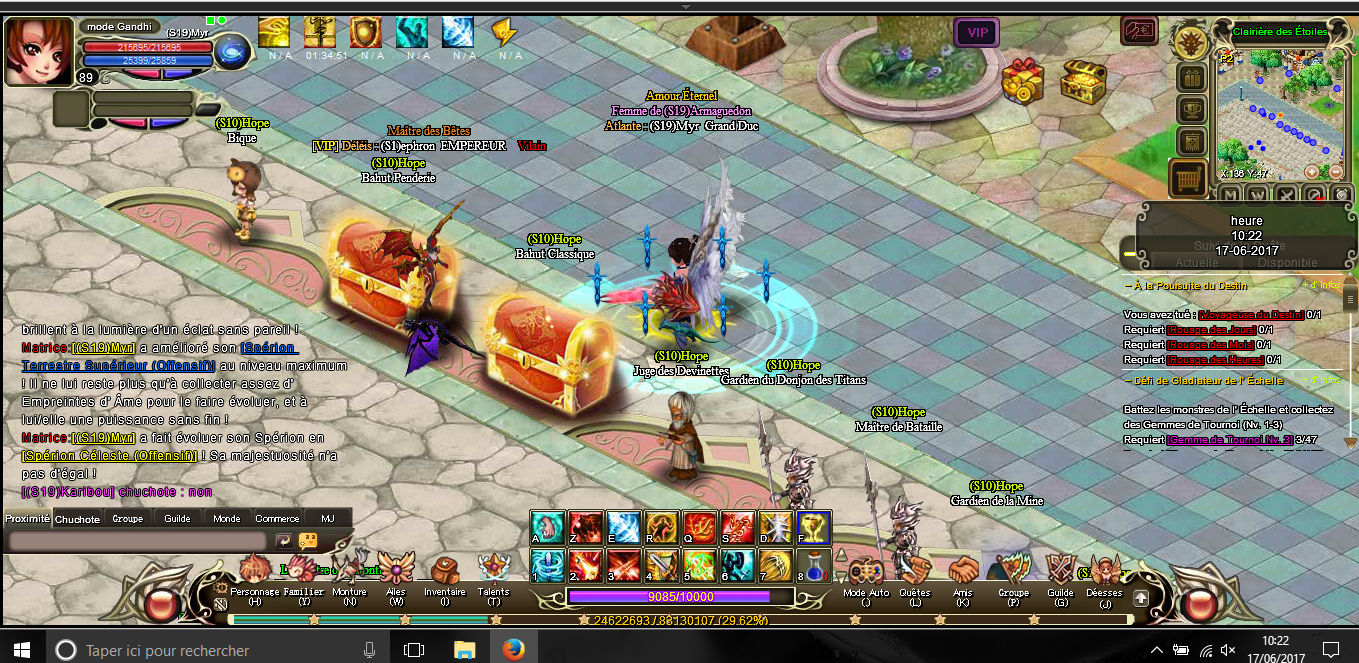
Task: Open the VIP panel
Action: click(977, 33)
